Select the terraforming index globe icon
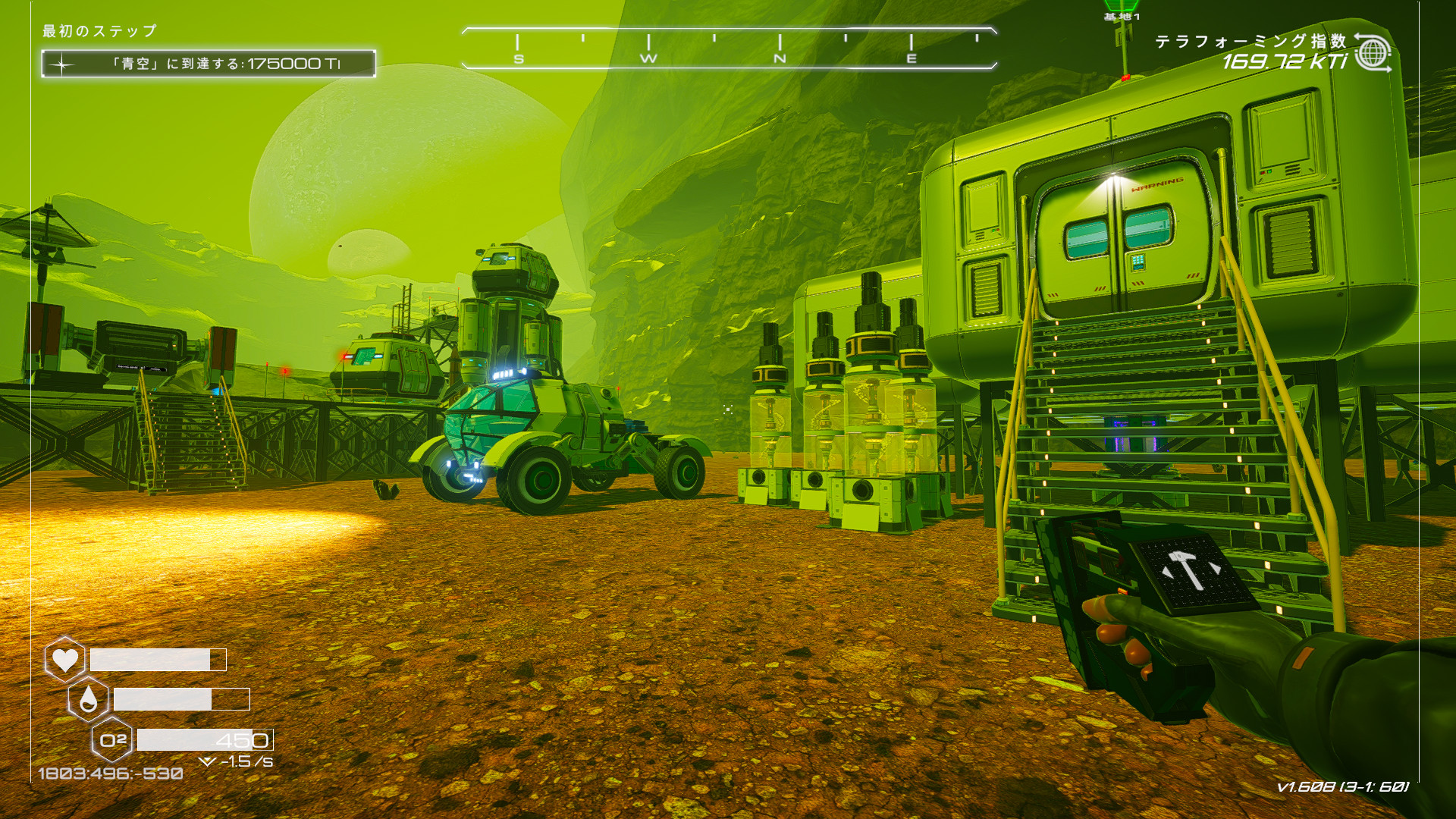Viewport: 1456px width, 819px height. coord(1373,53)
